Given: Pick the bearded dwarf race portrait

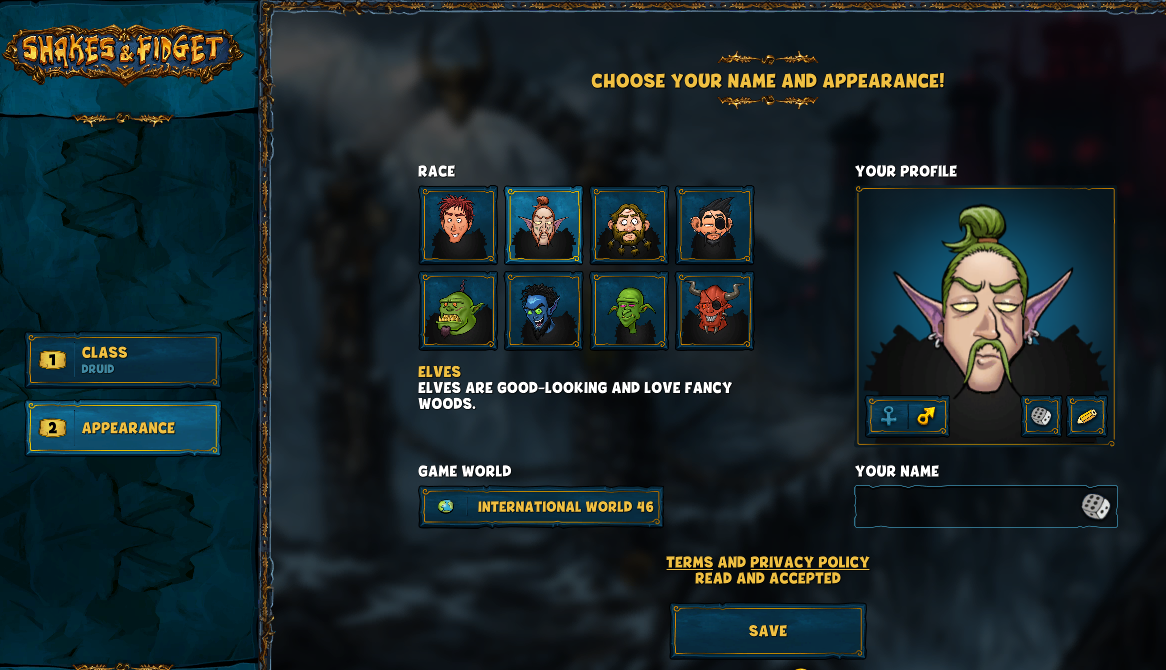Looking at the screenshot, I should (x=629, y=225).
